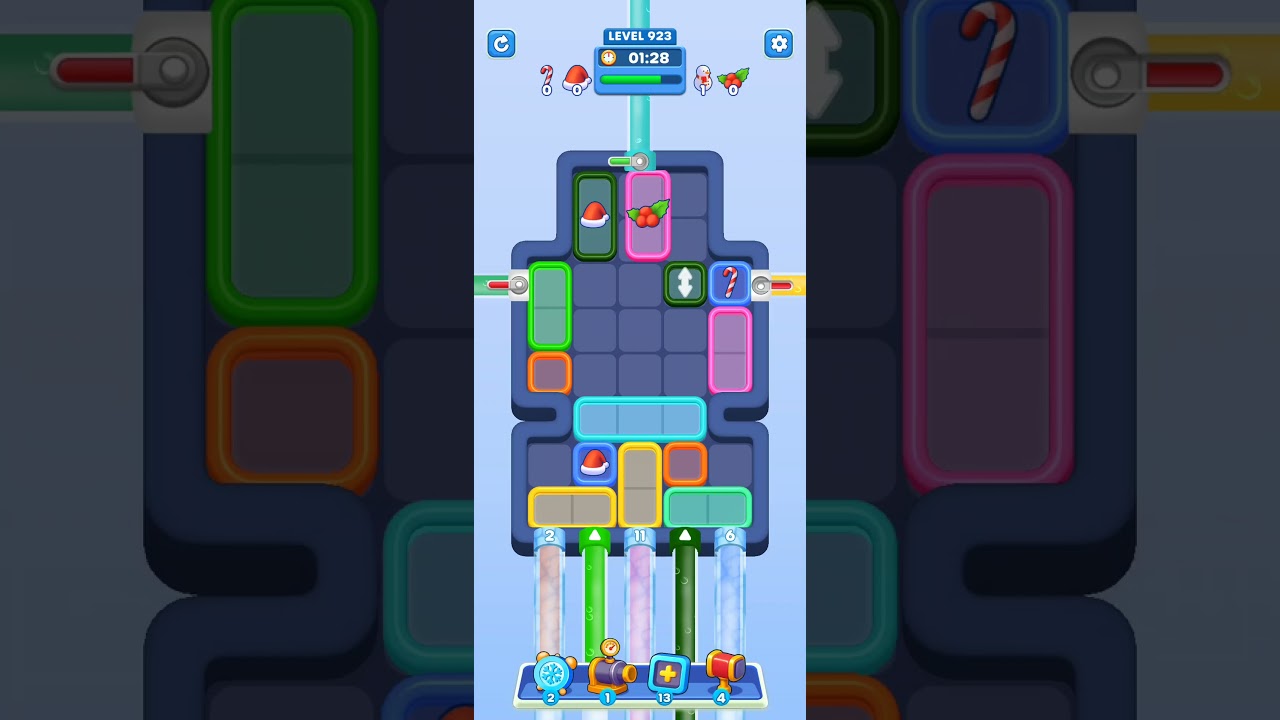Click the restart level icon

[x=501, y=44]
